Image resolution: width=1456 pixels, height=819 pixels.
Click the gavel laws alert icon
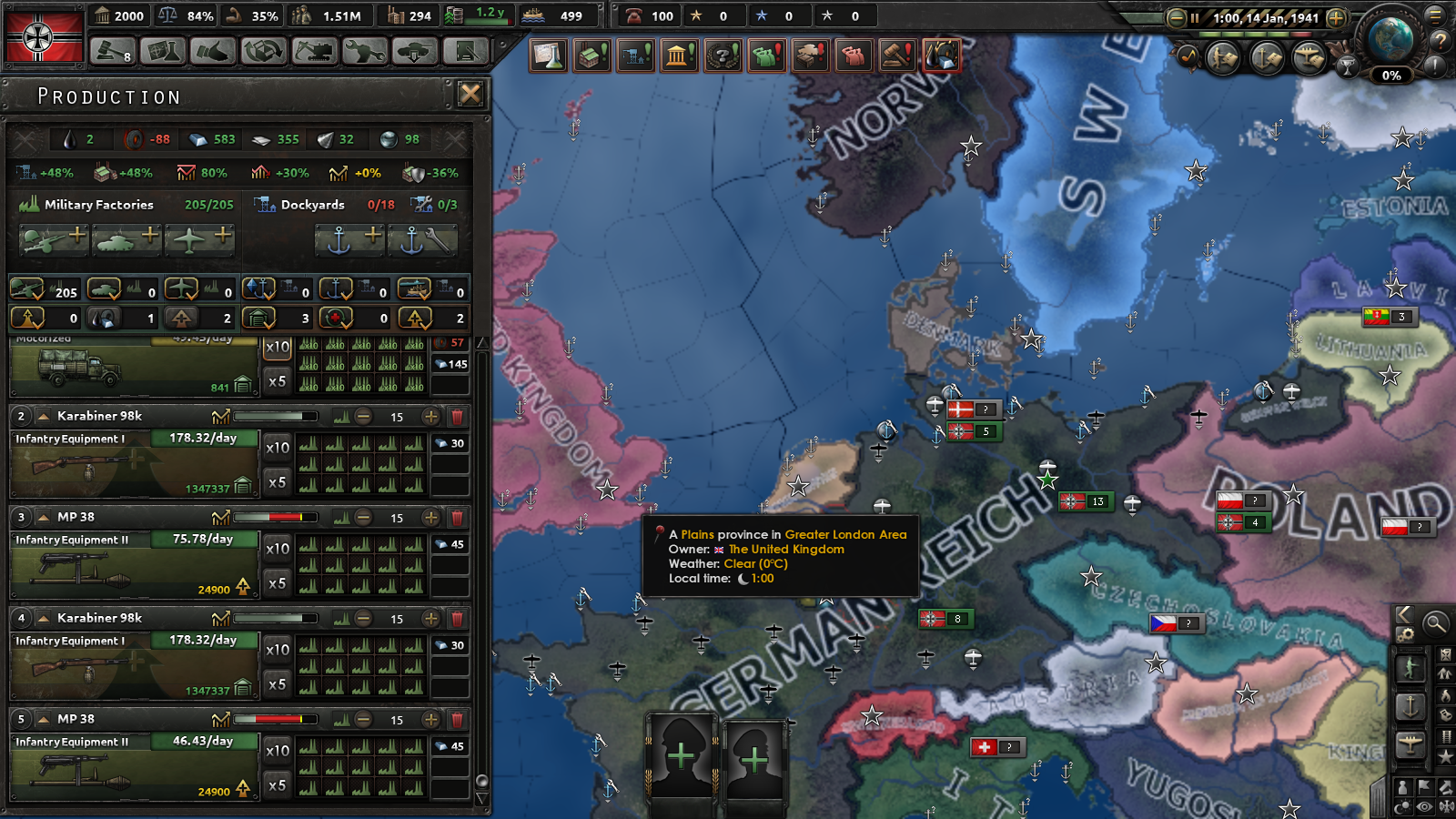(897, 56)
